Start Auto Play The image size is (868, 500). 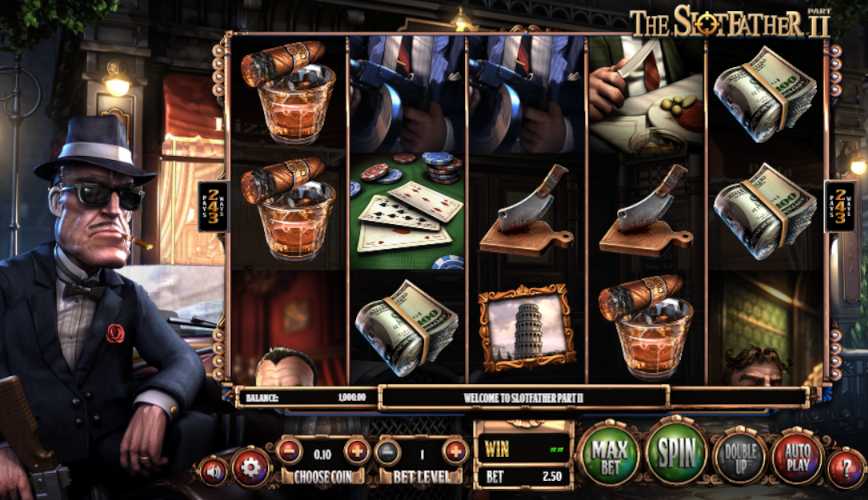tap(797, 458)
